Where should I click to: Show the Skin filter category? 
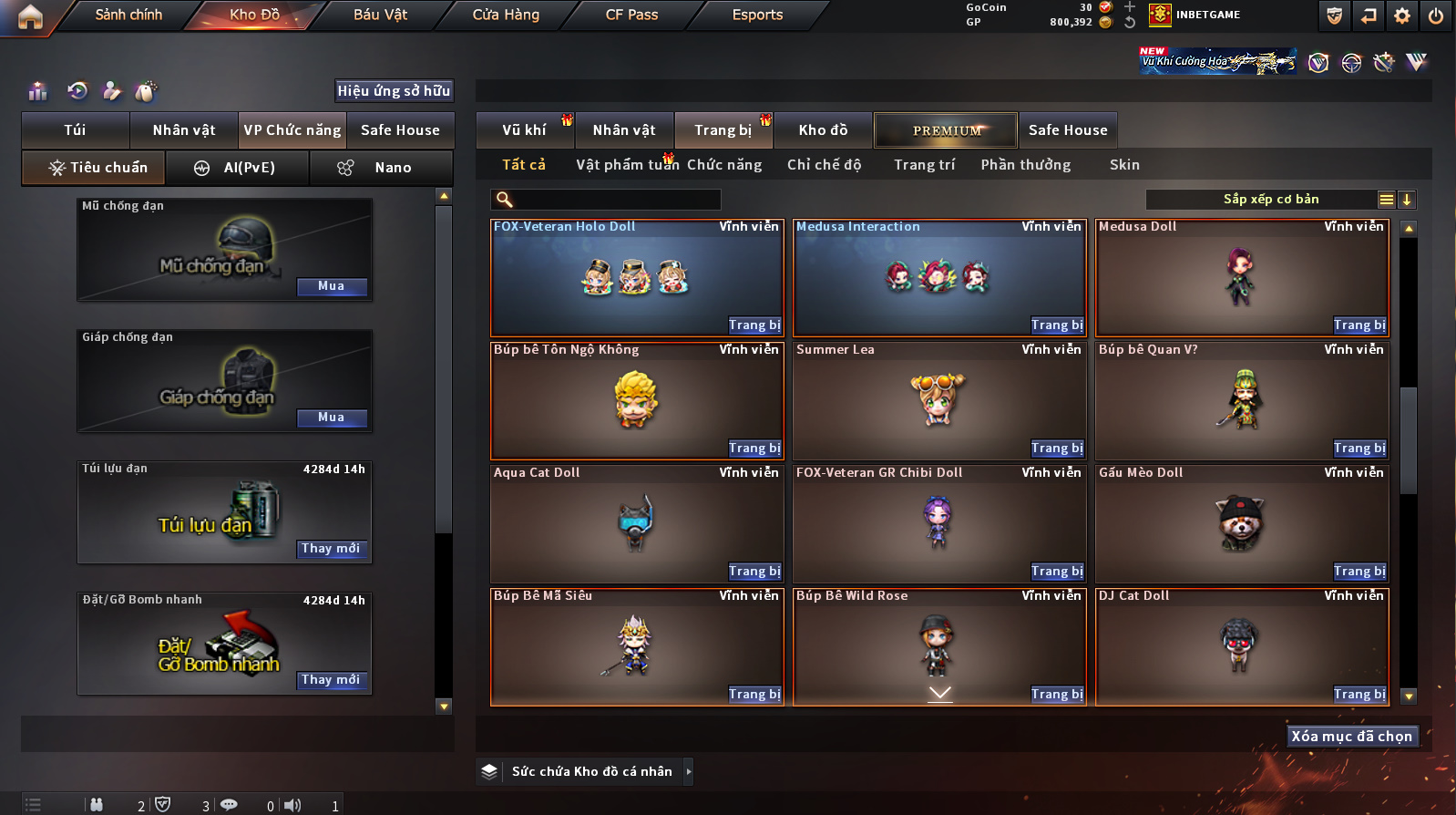click(1124, 165)
